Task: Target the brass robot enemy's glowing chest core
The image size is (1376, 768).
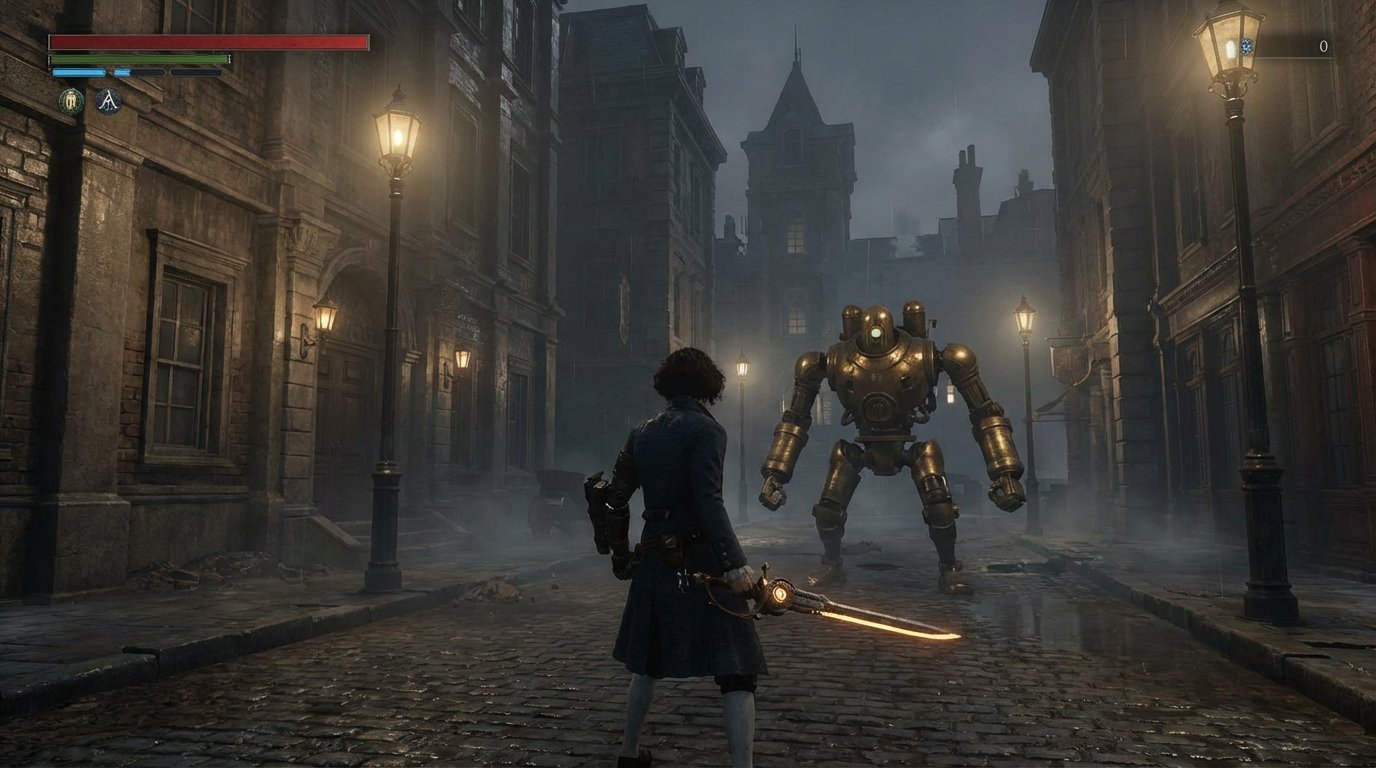Action: click(x=878, y=334)
